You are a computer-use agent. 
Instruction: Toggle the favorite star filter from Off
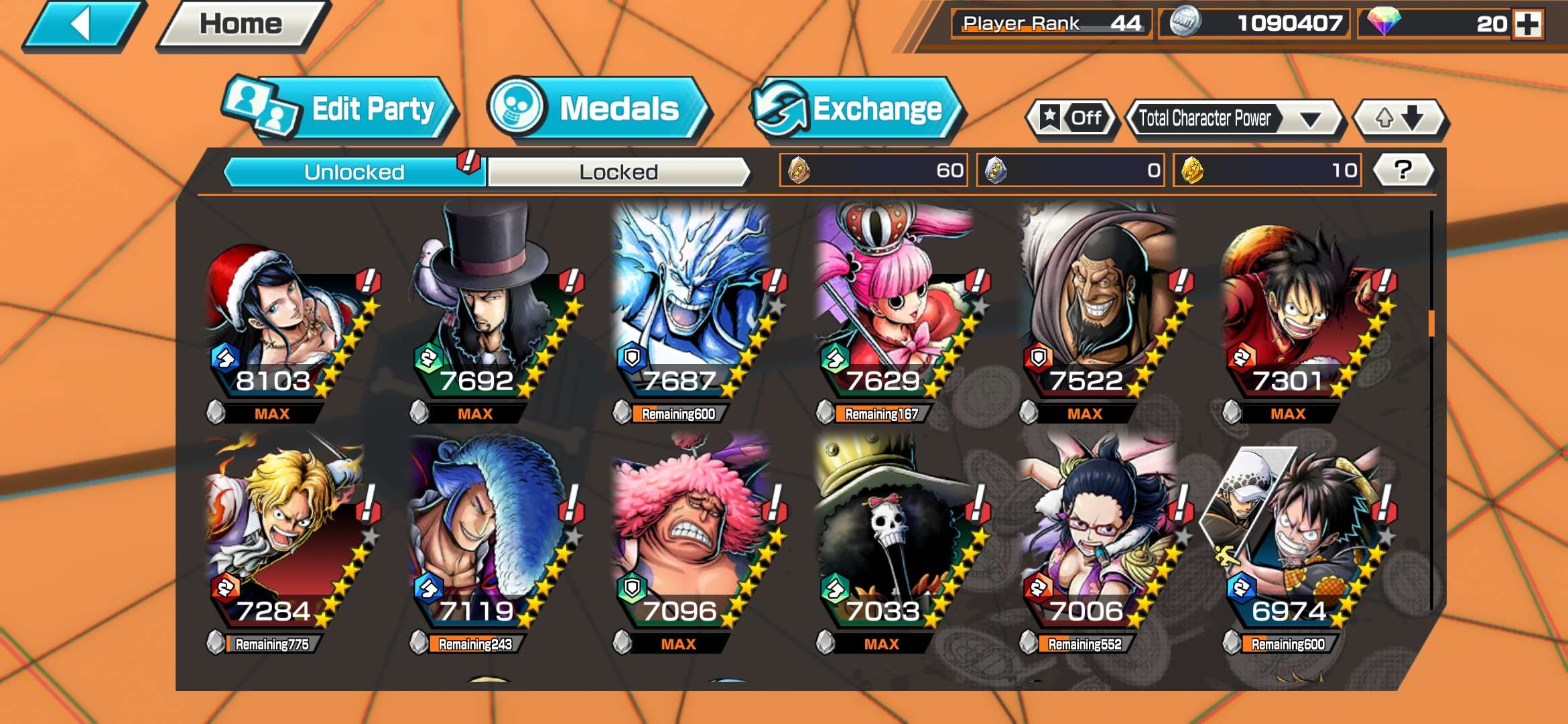pos(1072,117)
